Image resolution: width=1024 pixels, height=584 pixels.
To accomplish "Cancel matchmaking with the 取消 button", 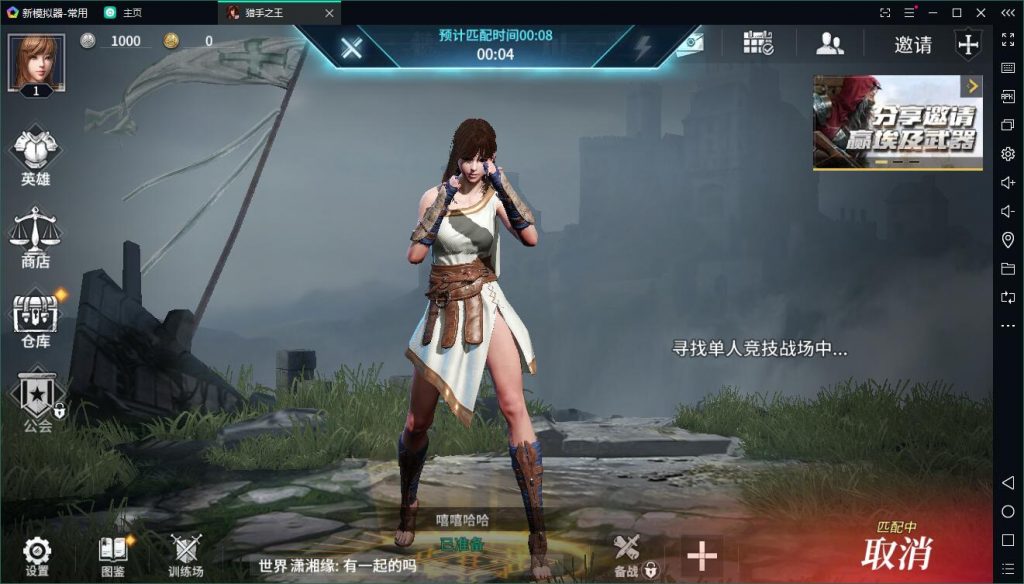I will 896,551.
